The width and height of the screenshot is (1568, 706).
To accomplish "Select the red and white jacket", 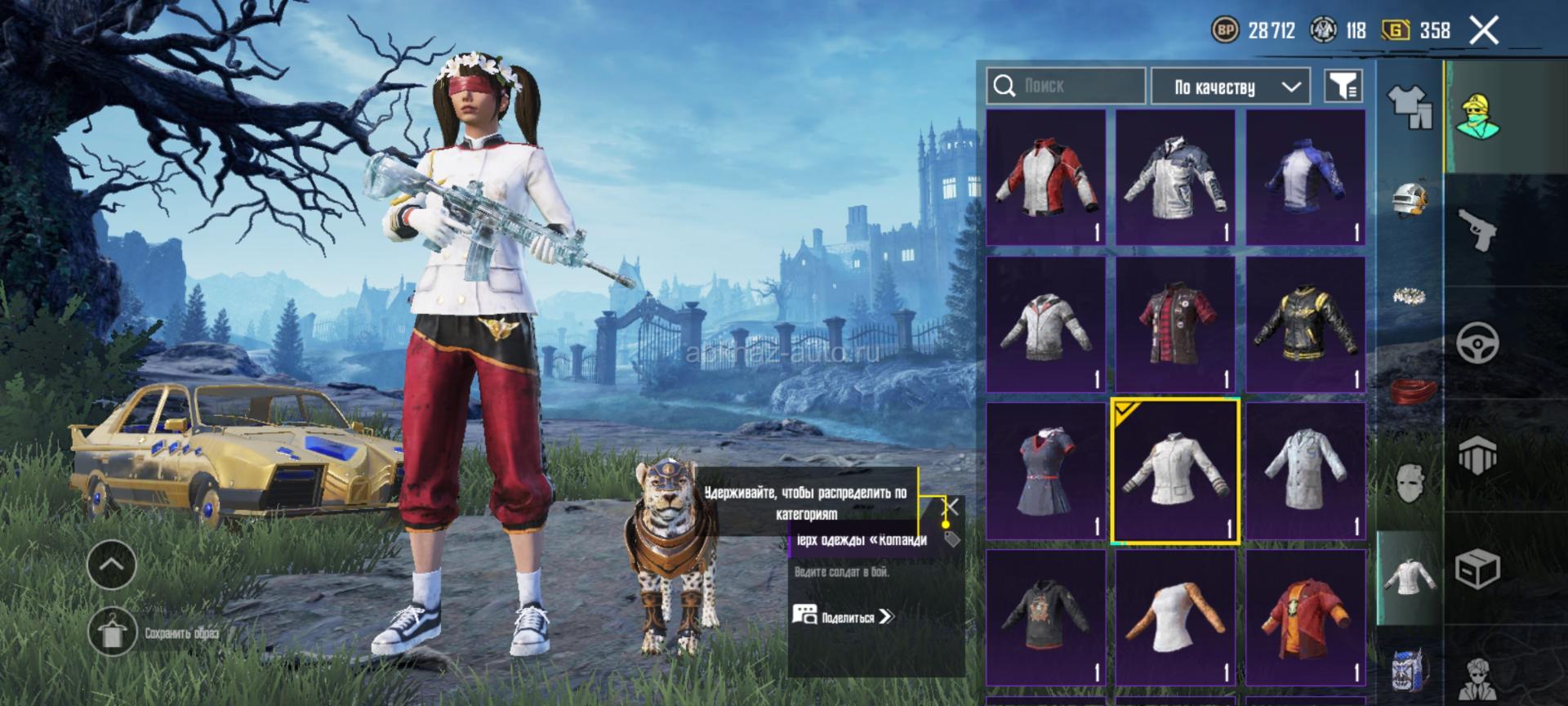I will tap(1046, 178).
